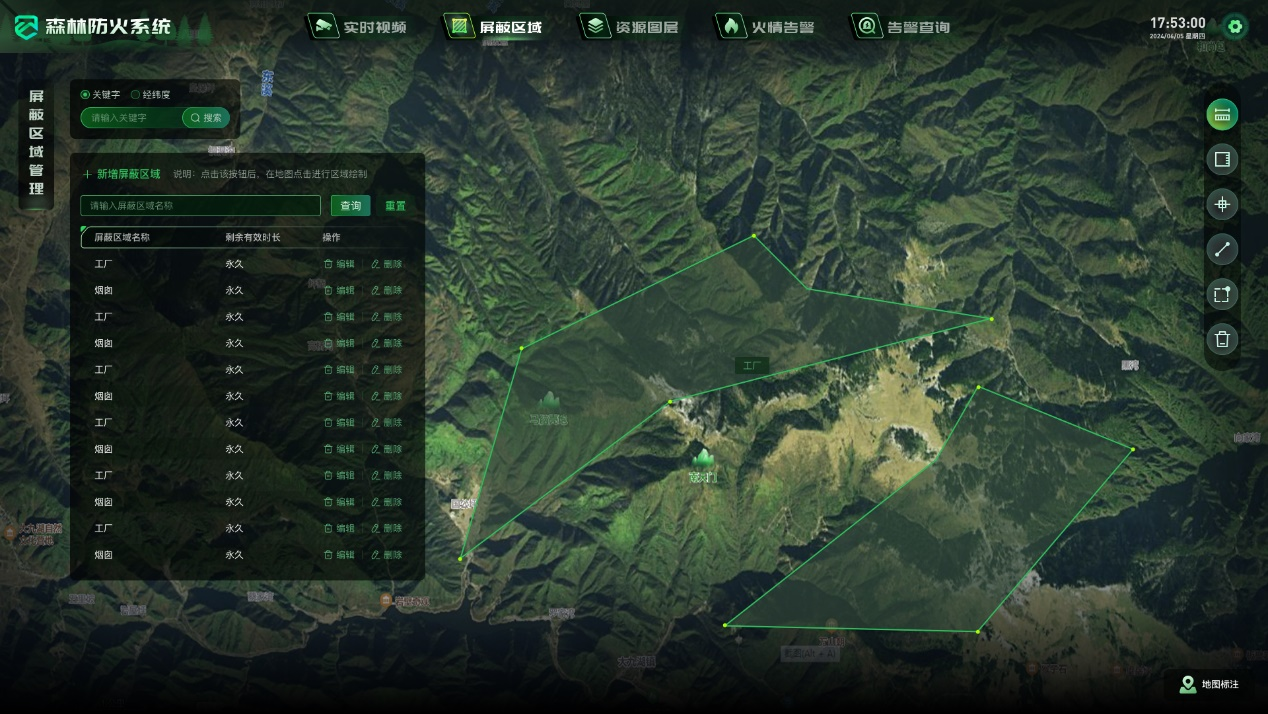Run the 查询 query button
This screenshot has width=1268, height=714.
[350, 206]
